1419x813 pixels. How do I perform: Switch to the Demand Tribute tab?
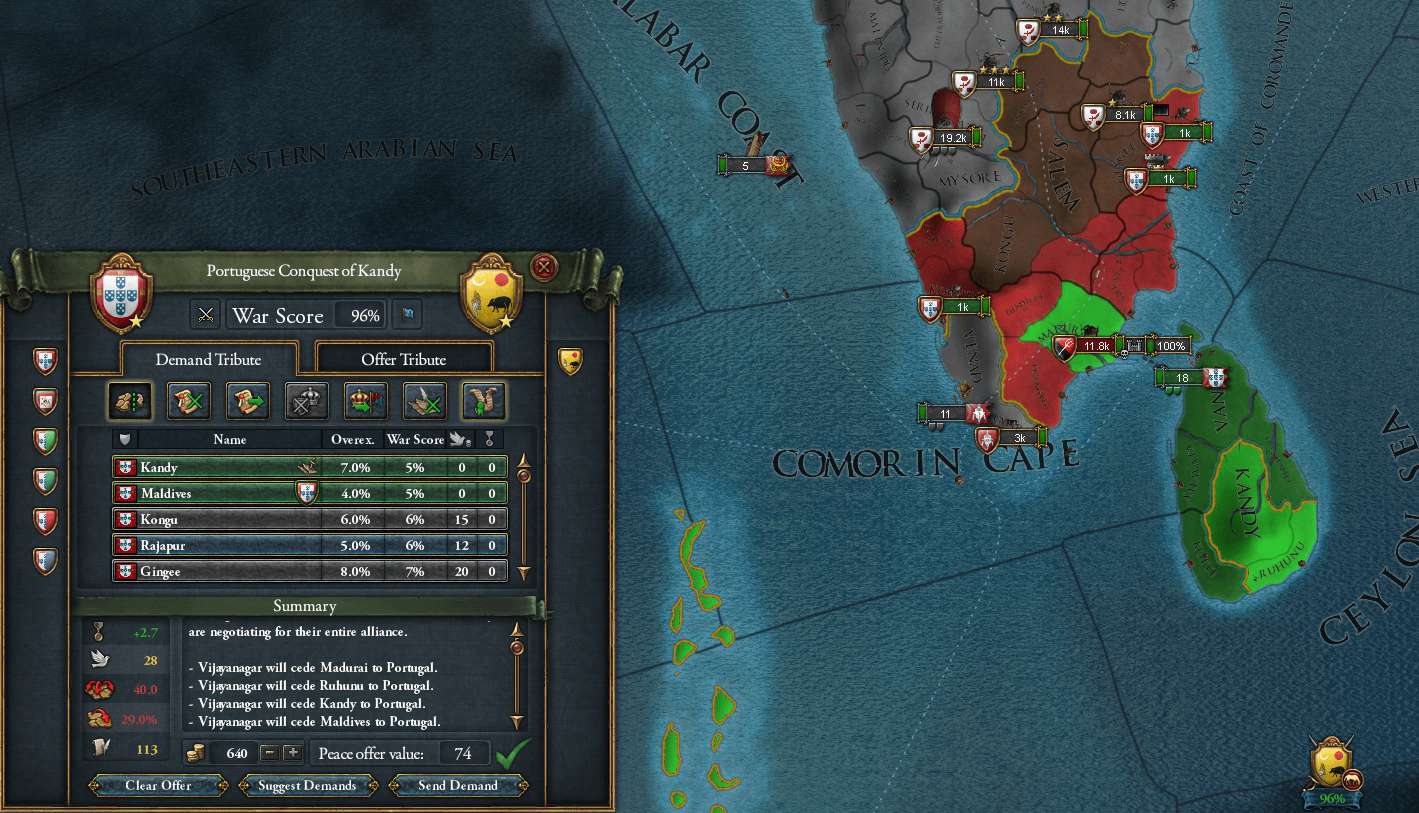tap(209, 359)
